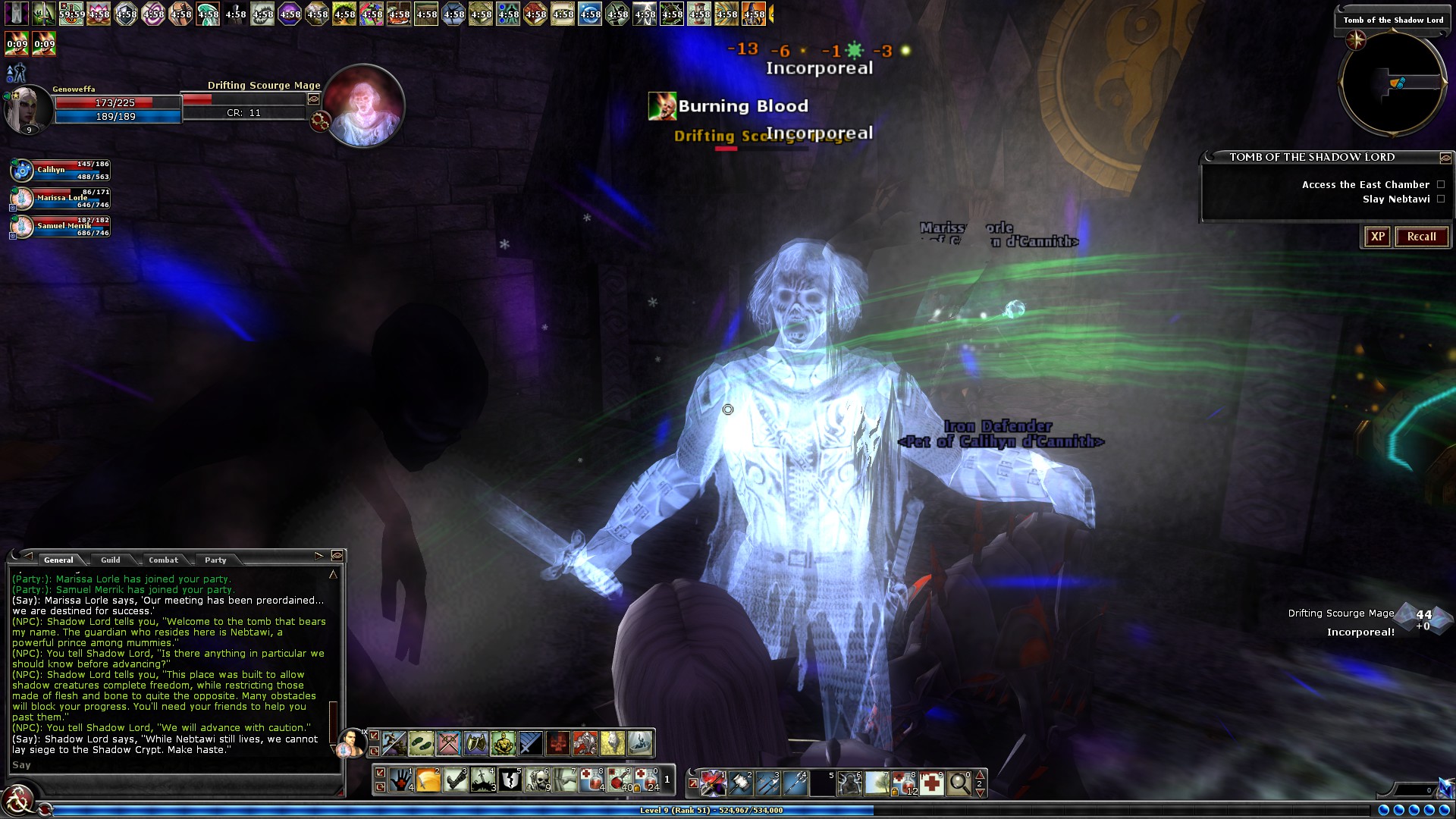This screenshot has height=819, width=1456.
Task: Check the Slay Nebtawi objective box
Action: pos(1439,199)
